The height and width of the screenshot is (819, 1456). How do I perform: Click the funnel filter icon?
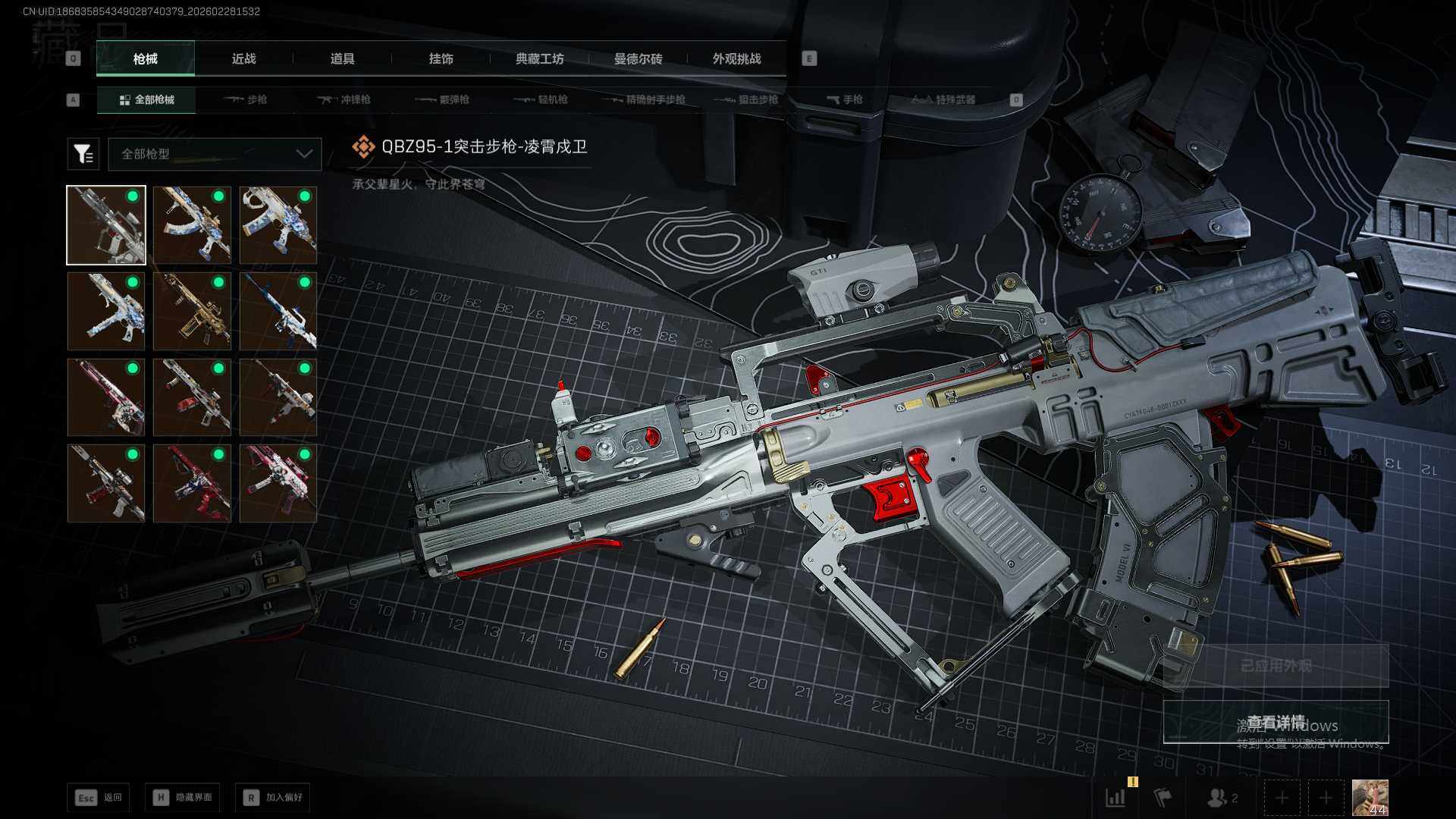(83, 154)
